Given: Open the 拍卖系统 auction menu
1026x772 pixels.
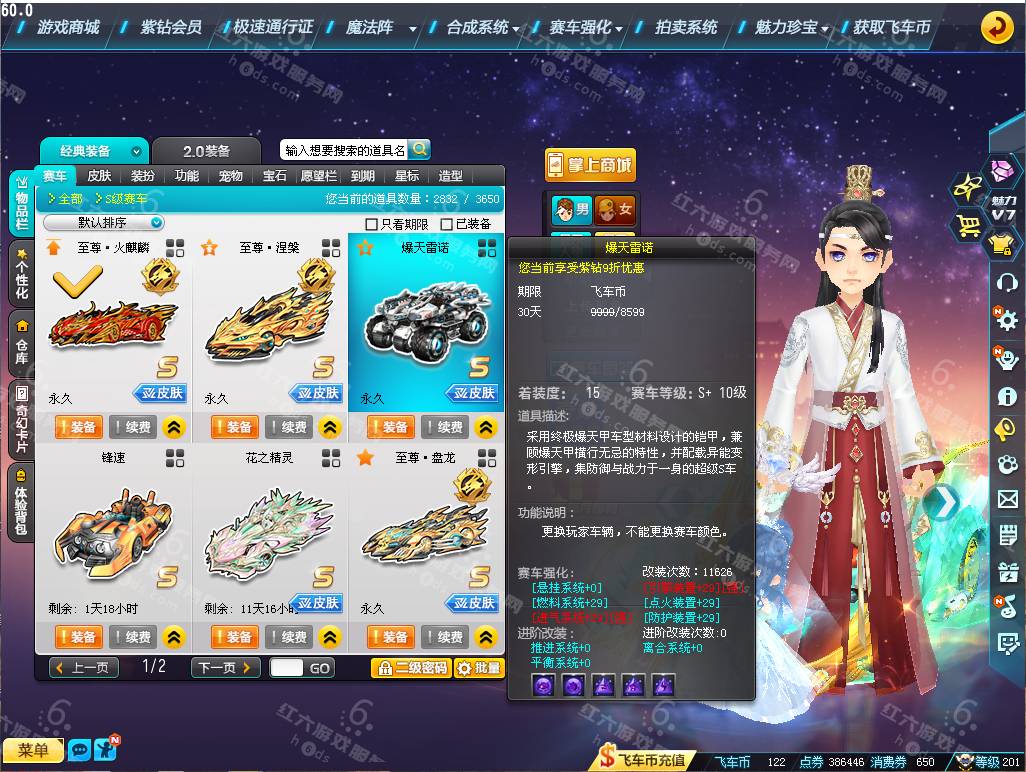Looking at the screenshot, I should [686, 27].
